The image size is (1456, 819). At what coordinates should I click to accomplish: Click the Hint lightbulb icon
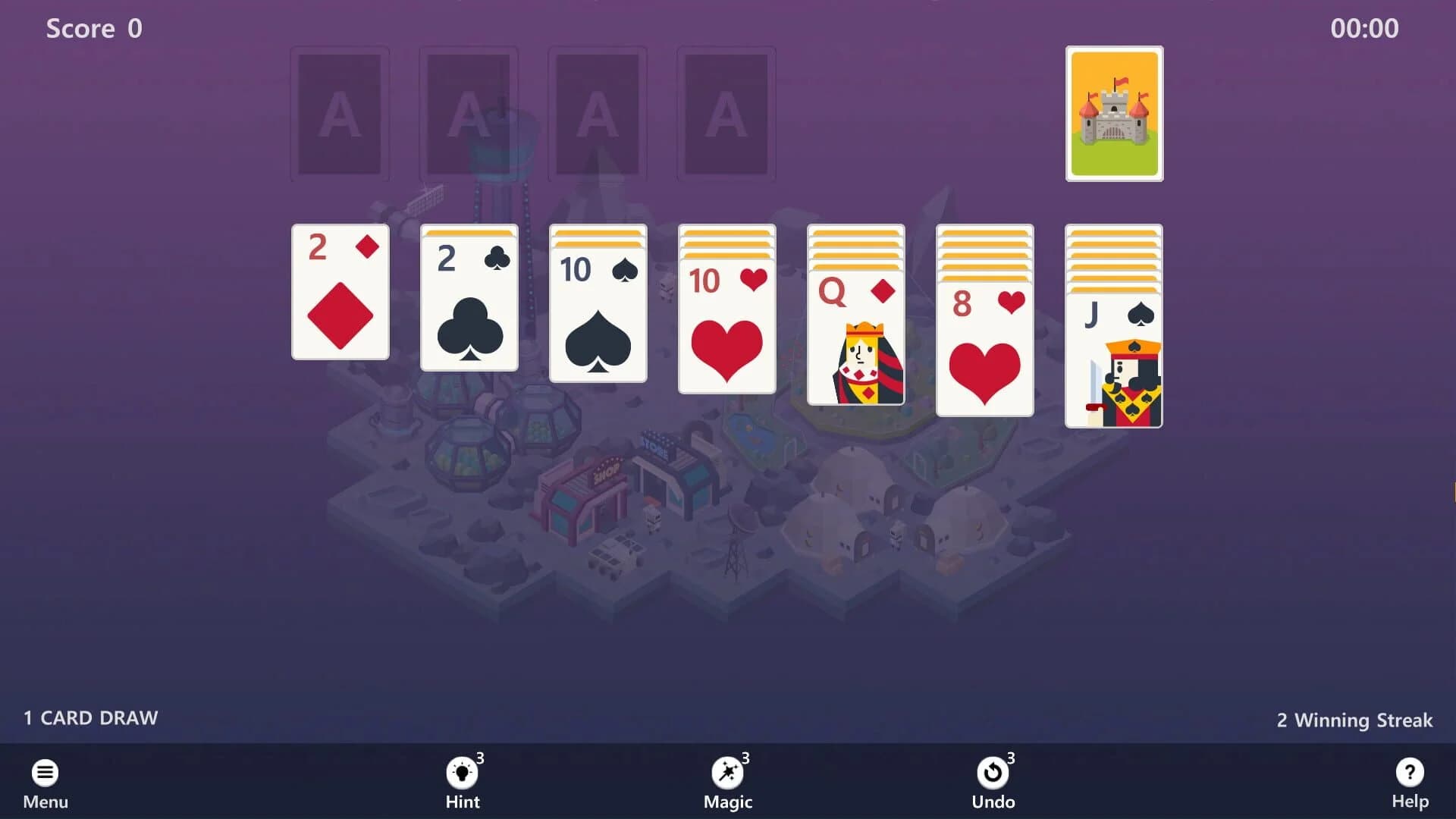[462, 771]
